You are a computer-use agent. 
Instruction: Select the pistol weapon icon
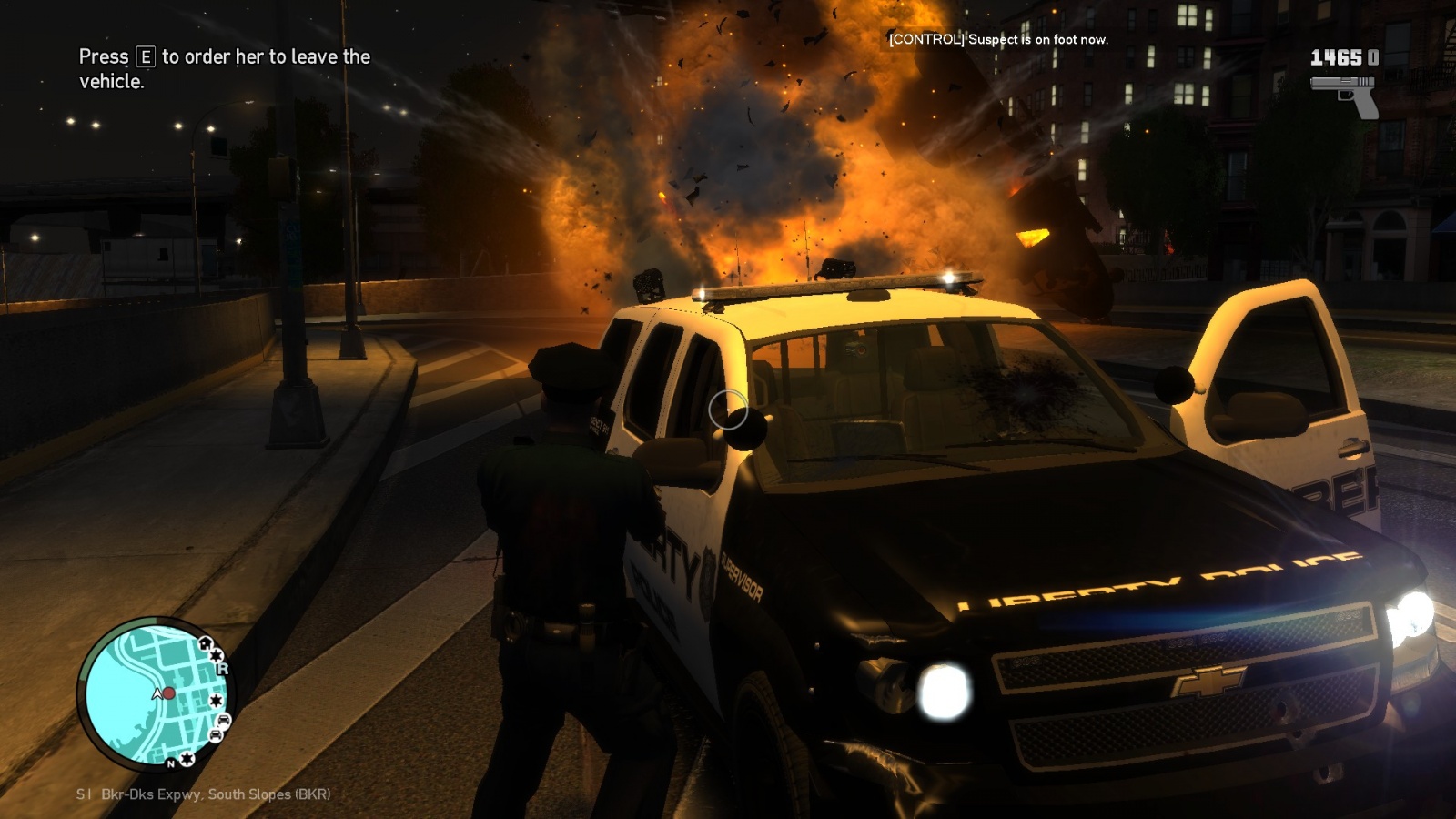(1345, 94)
